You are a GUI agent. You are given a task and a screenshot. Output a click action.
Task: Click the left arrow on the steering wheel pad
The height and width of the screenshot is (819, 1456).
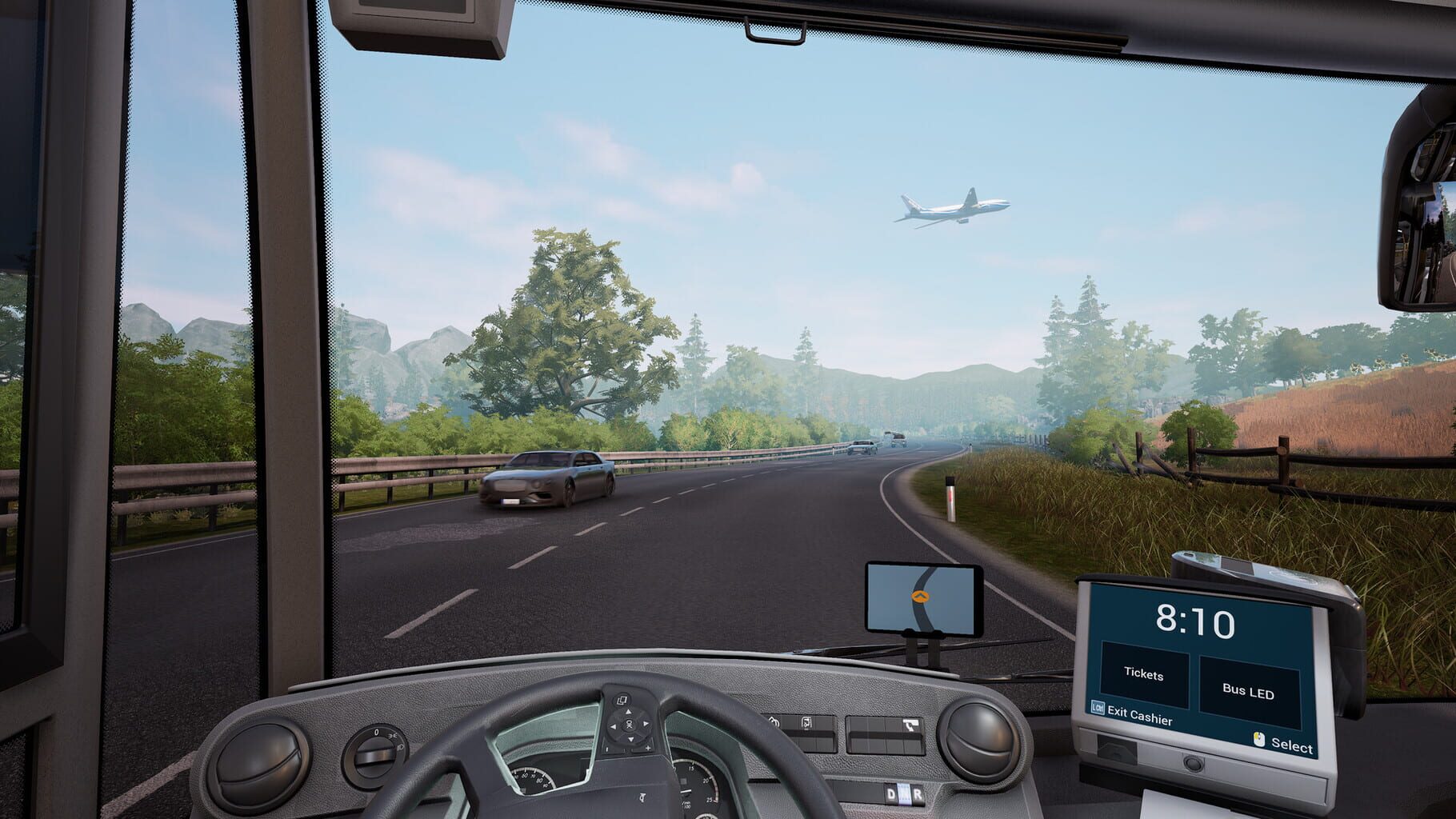pos(613,726)
